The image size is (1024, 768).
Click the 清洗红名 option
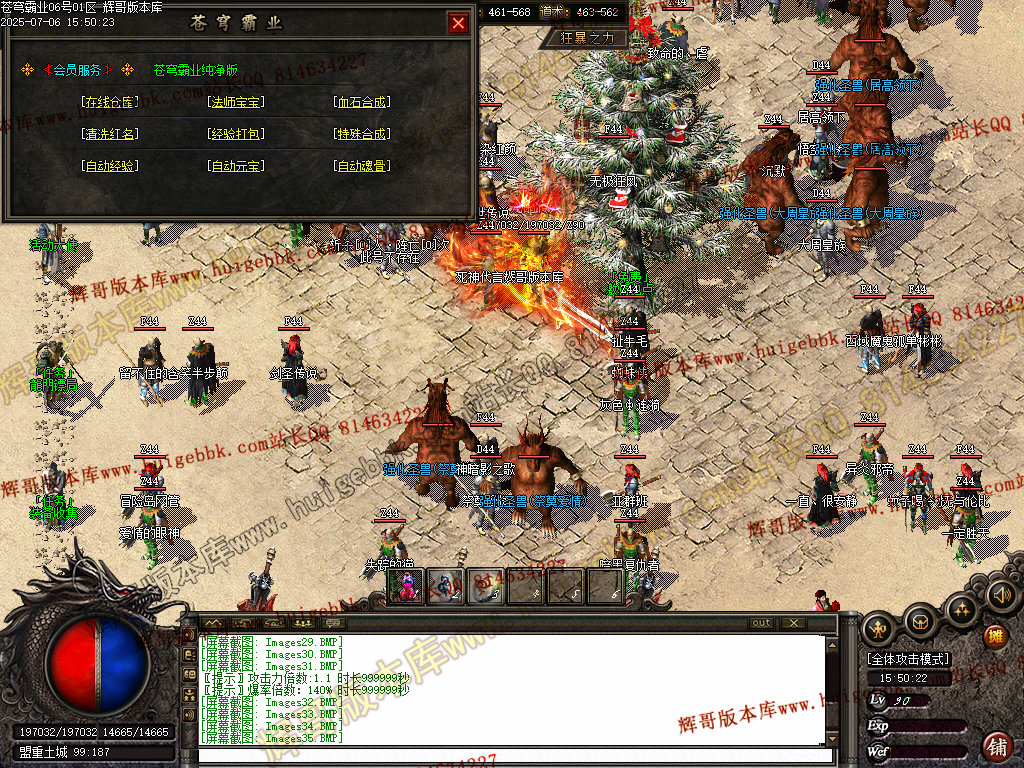coord(109,133)
